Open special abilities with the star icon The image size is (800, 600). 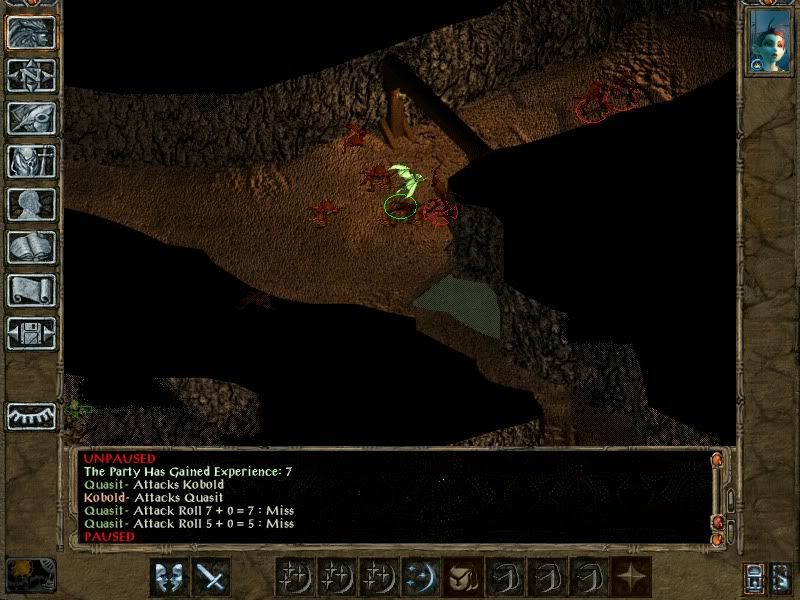tap(633, 576)
